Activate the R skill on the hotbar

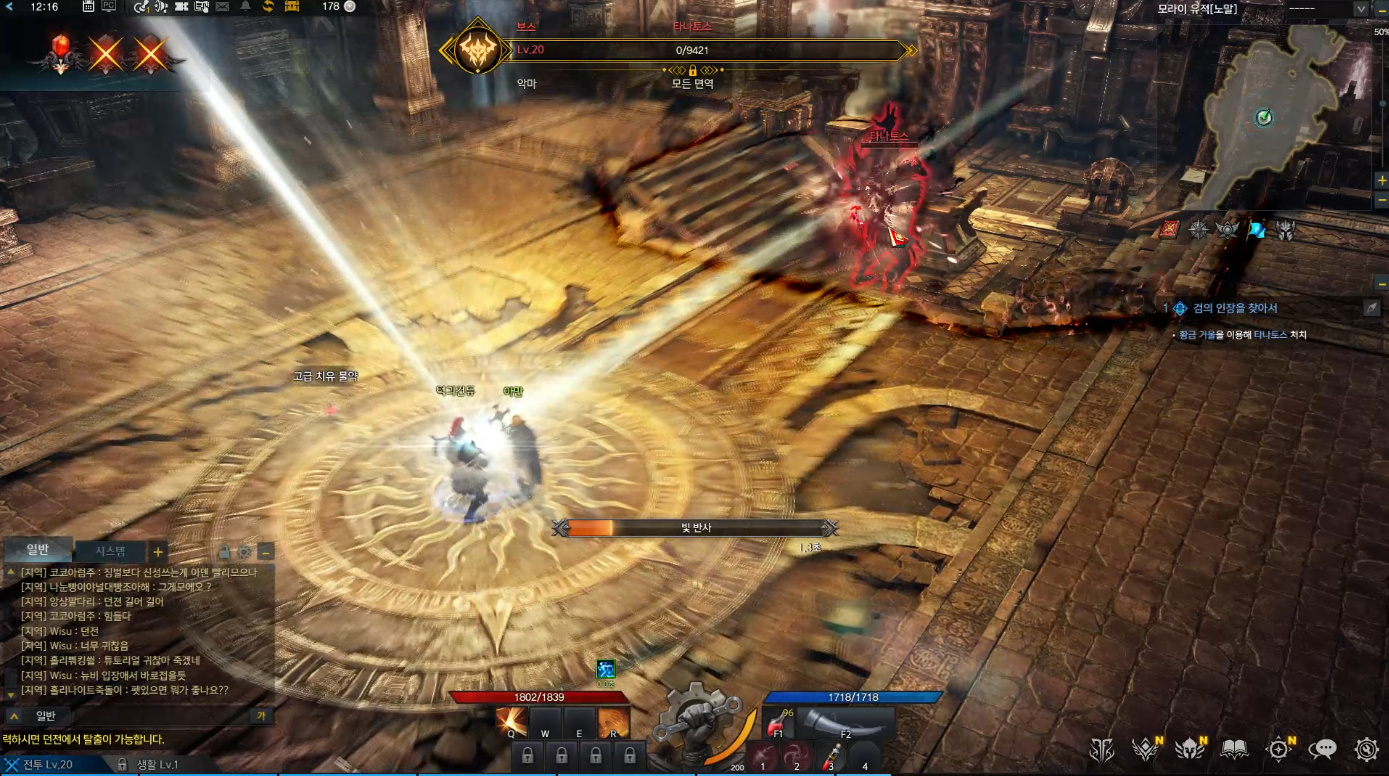coord(614,722)
